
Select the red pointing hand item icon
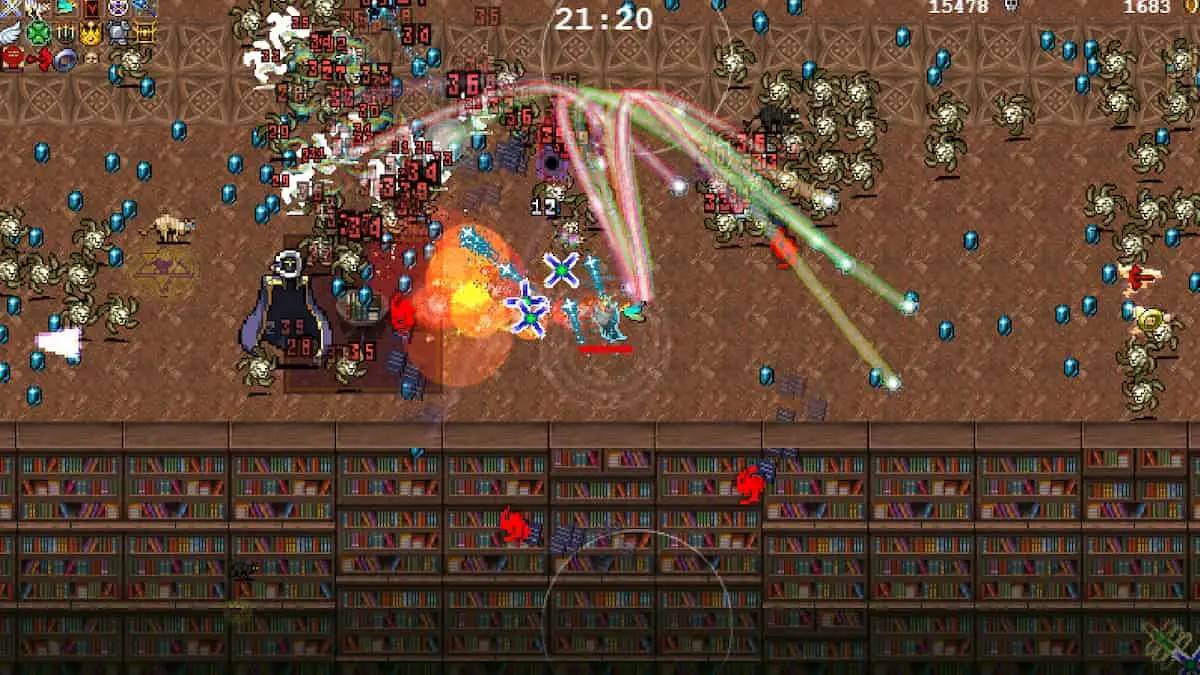tap(40, 58)
